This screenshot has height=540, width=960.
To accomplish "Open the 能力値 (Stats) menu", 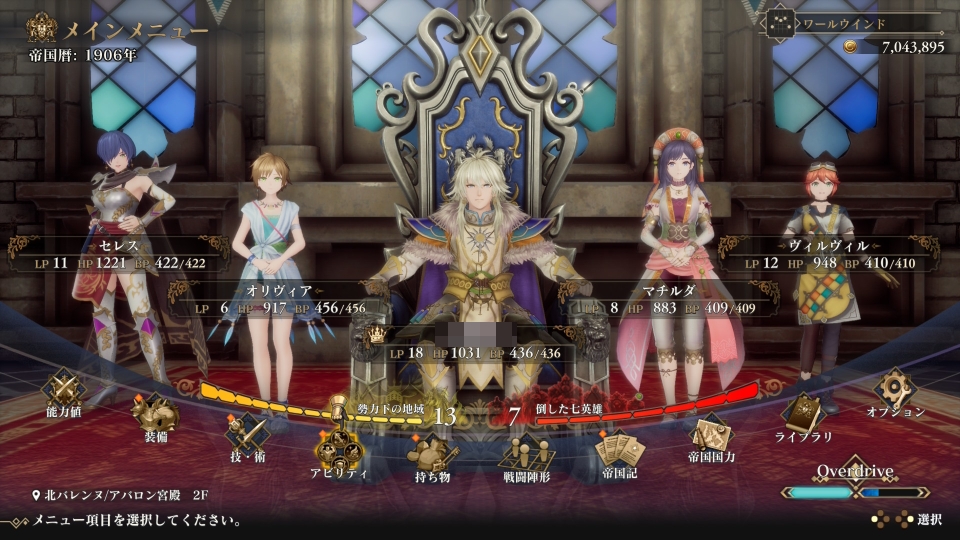I will pyautogui.click(x=66, y=390).
